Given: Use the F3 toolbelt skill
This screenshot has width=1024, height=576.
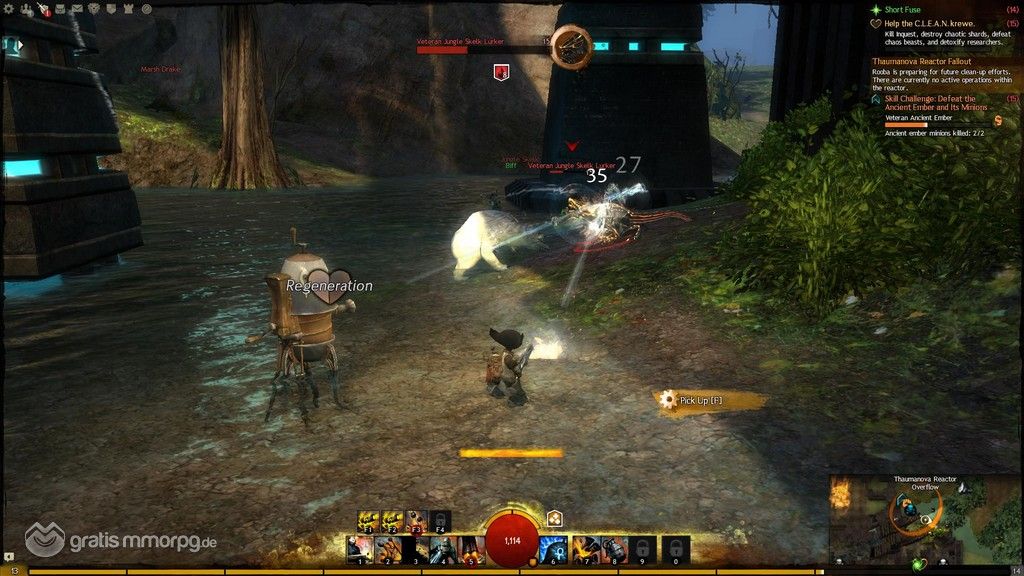Looking at the screenshot, I should point(416,520).
